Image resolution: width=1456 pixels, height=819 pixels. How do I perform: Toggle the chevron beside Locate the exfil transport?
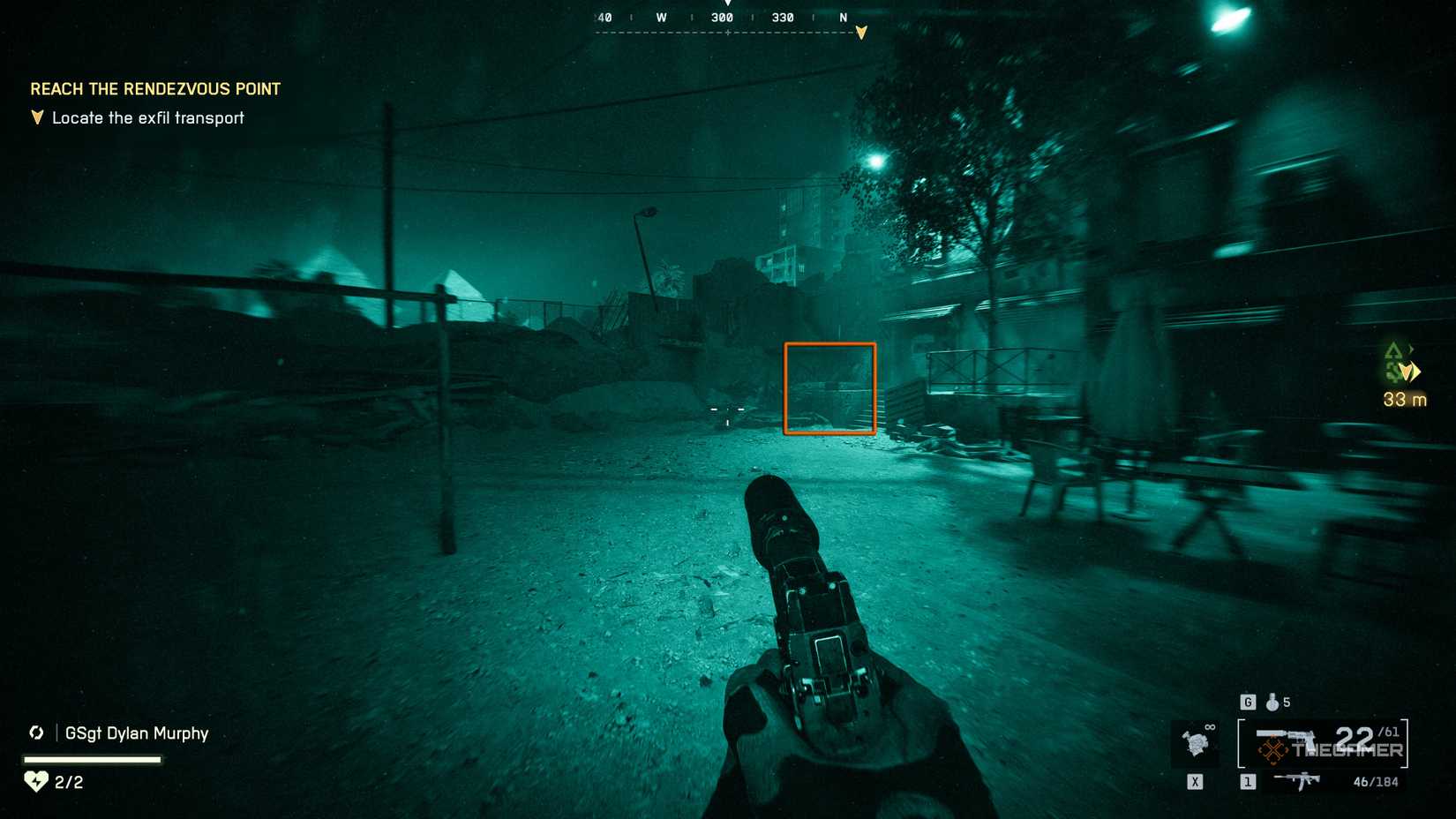tap(35, 116)
